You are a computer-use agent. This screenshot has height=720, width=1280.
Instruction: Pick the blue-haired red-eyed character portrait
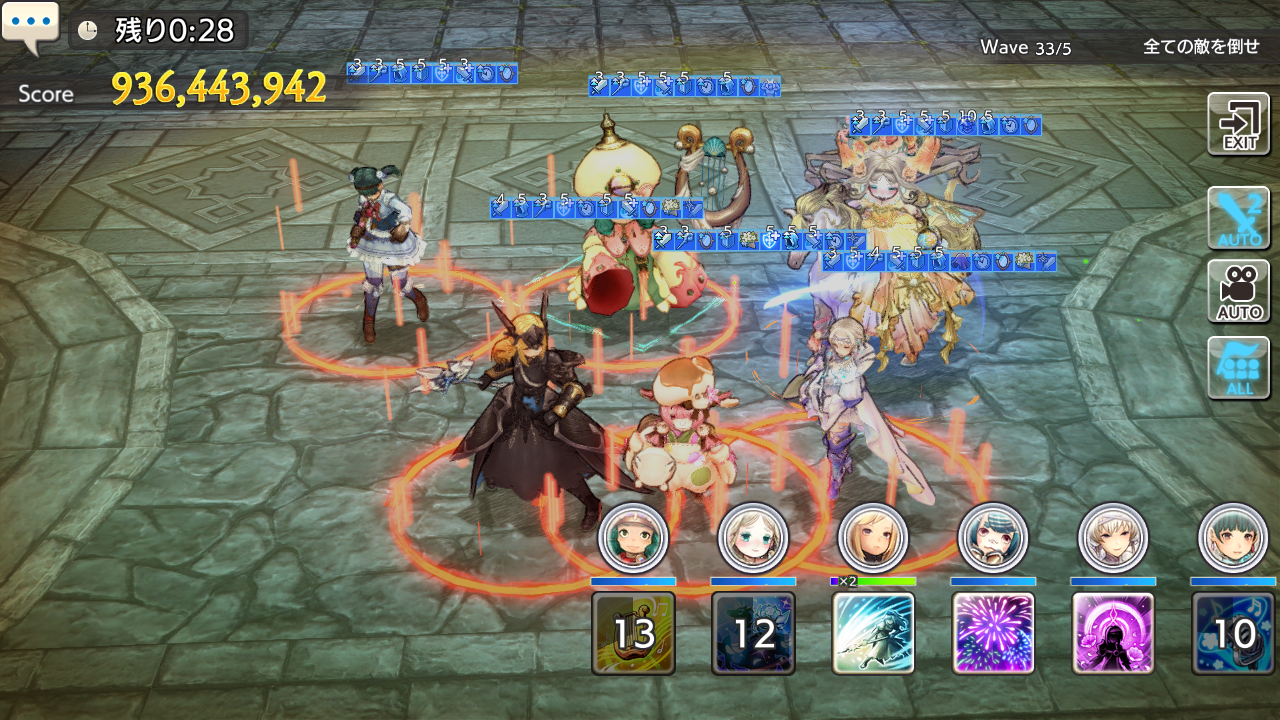993,538
